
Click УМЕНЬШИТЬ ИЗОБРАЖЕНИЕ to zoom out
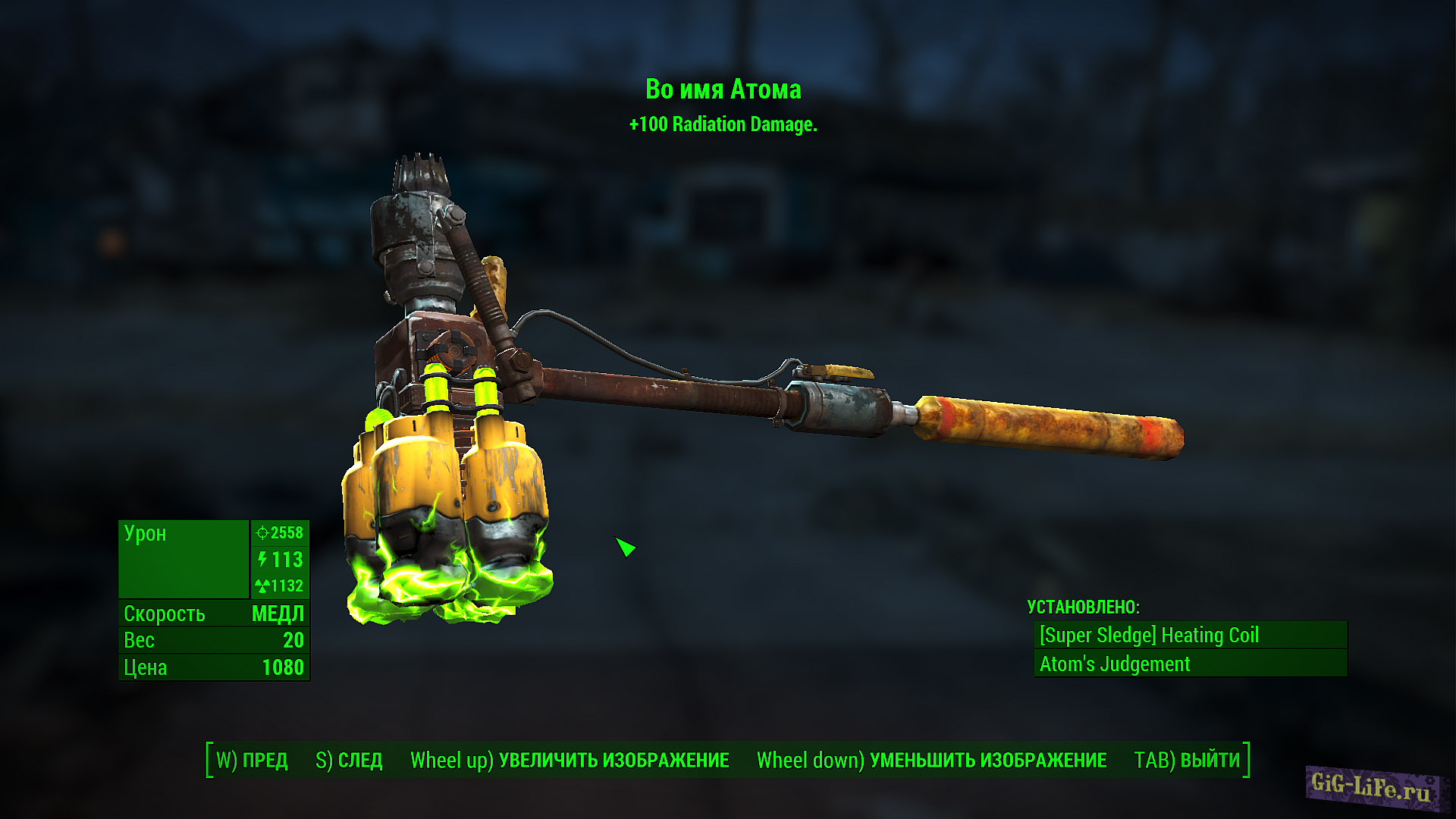[x=931, y=760]
